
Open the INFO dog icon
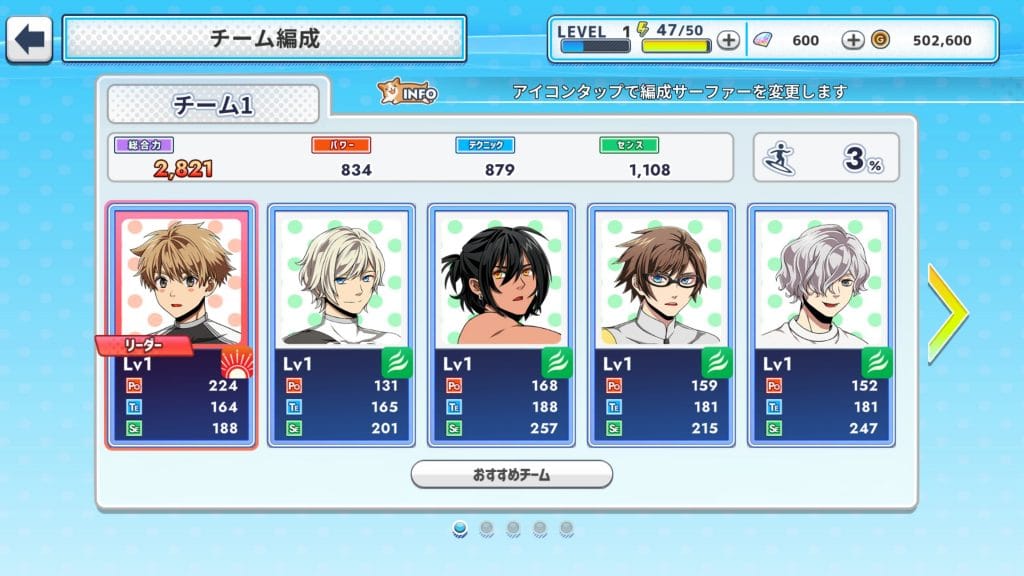click(x=406, y=93)
